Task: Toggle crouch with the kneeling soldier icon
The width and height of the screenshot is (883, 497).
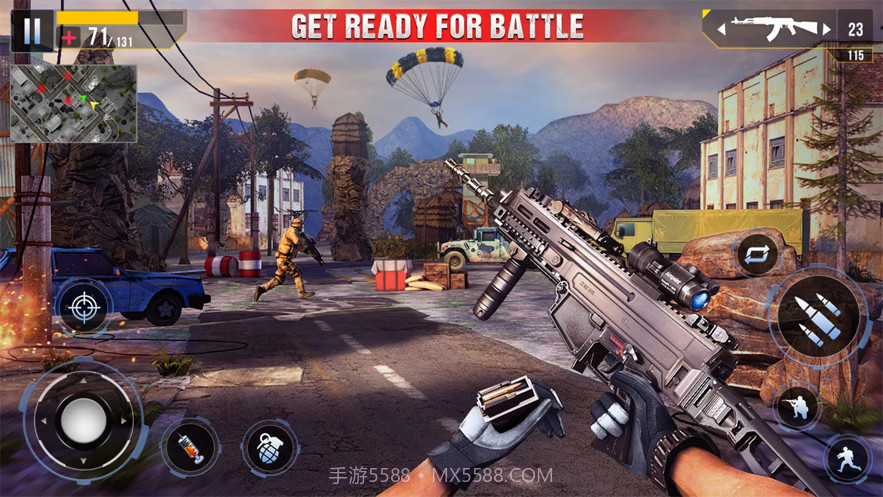Action: coord(797,407)
